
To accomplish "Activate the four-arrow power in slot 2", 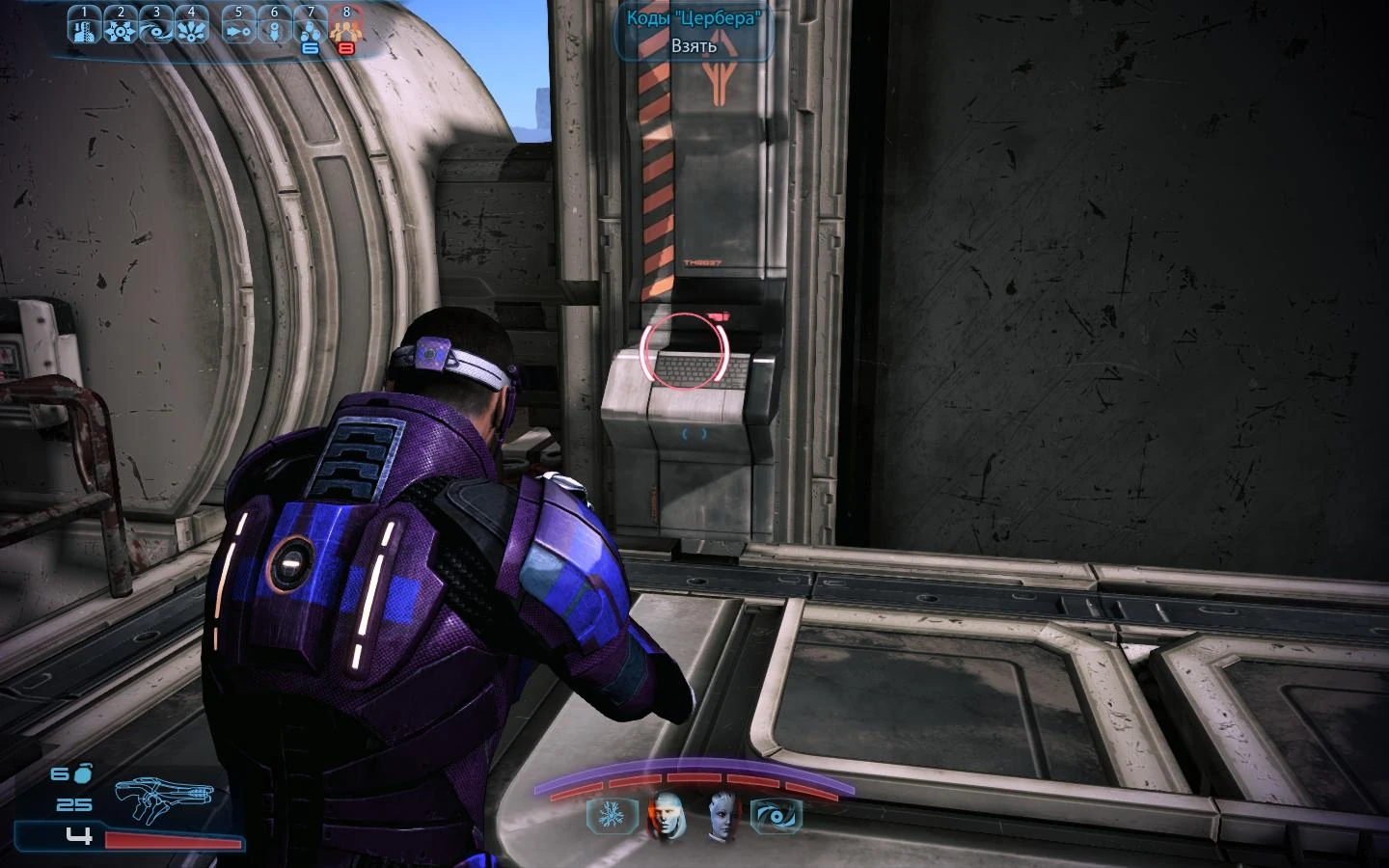I will (120, 25).
